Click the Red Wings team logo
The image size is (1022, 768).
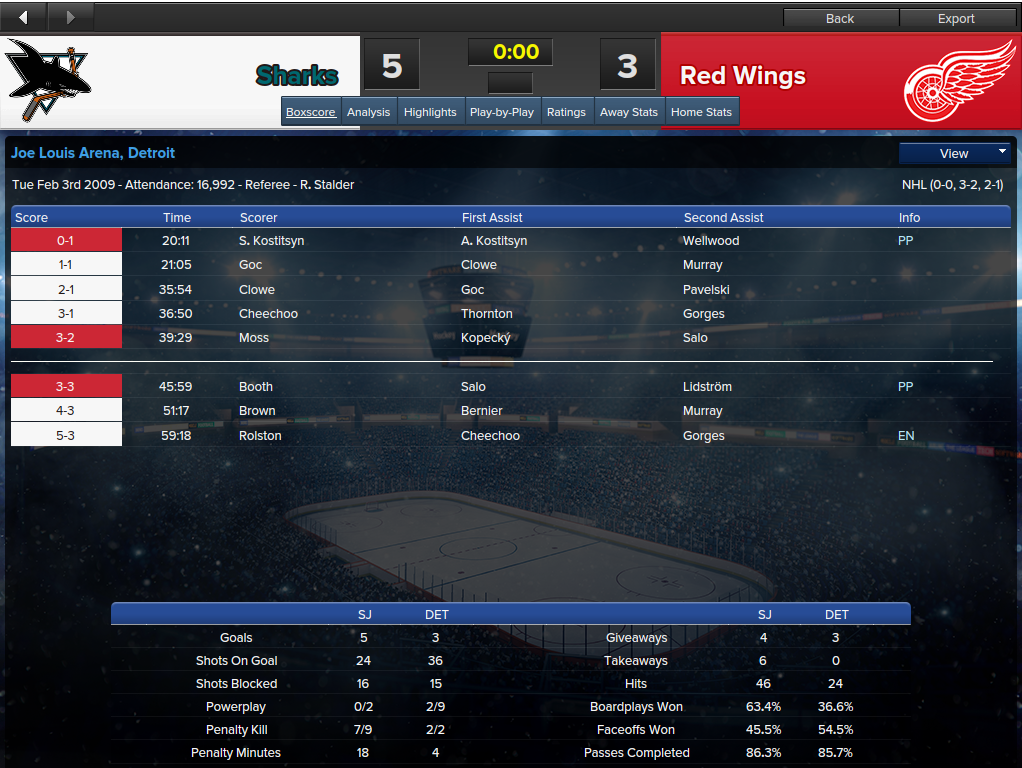pos(957,81)
